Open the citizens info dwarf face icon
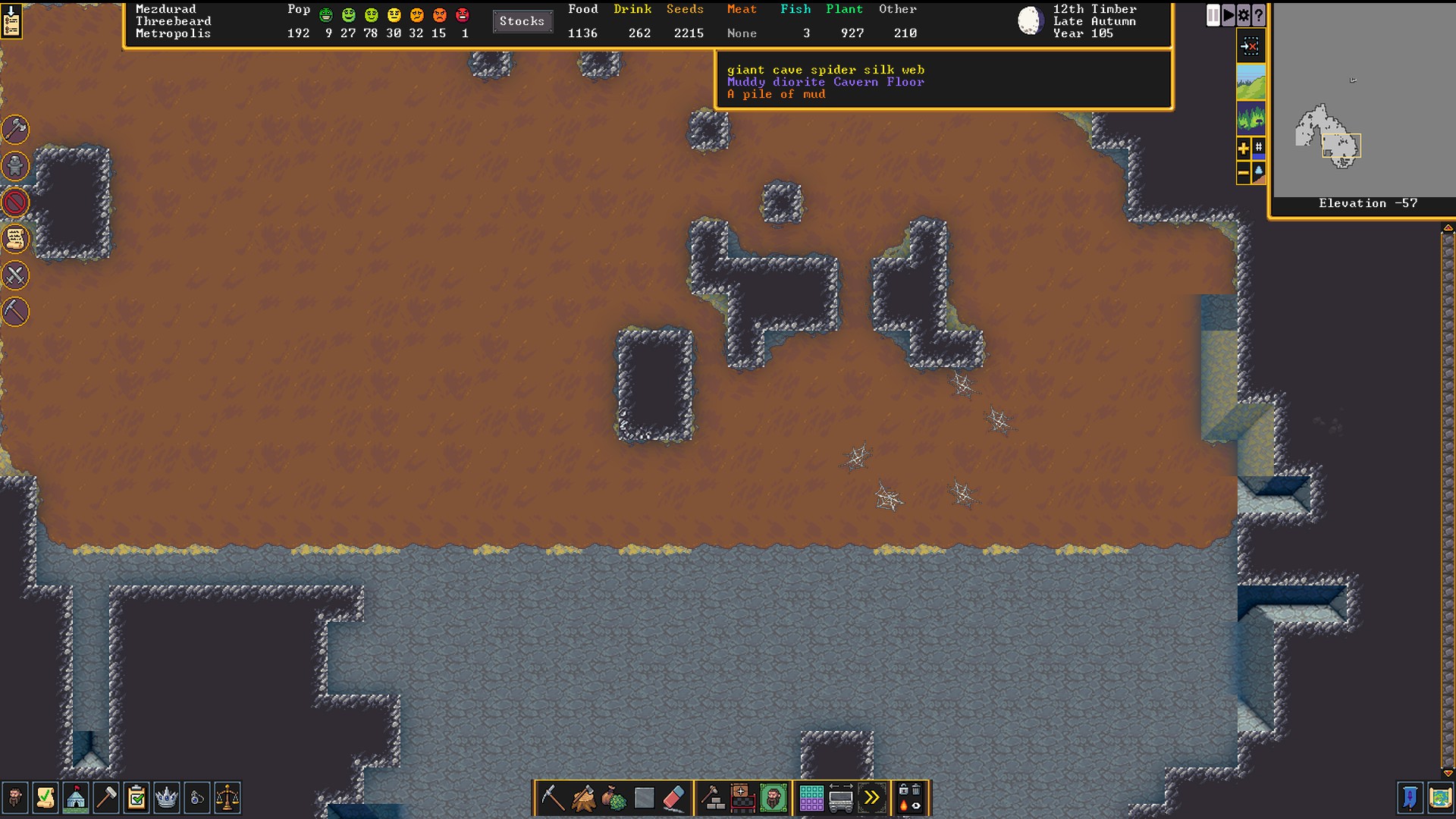This screenshot has height=819, width=1456. [x=15, y=798]
